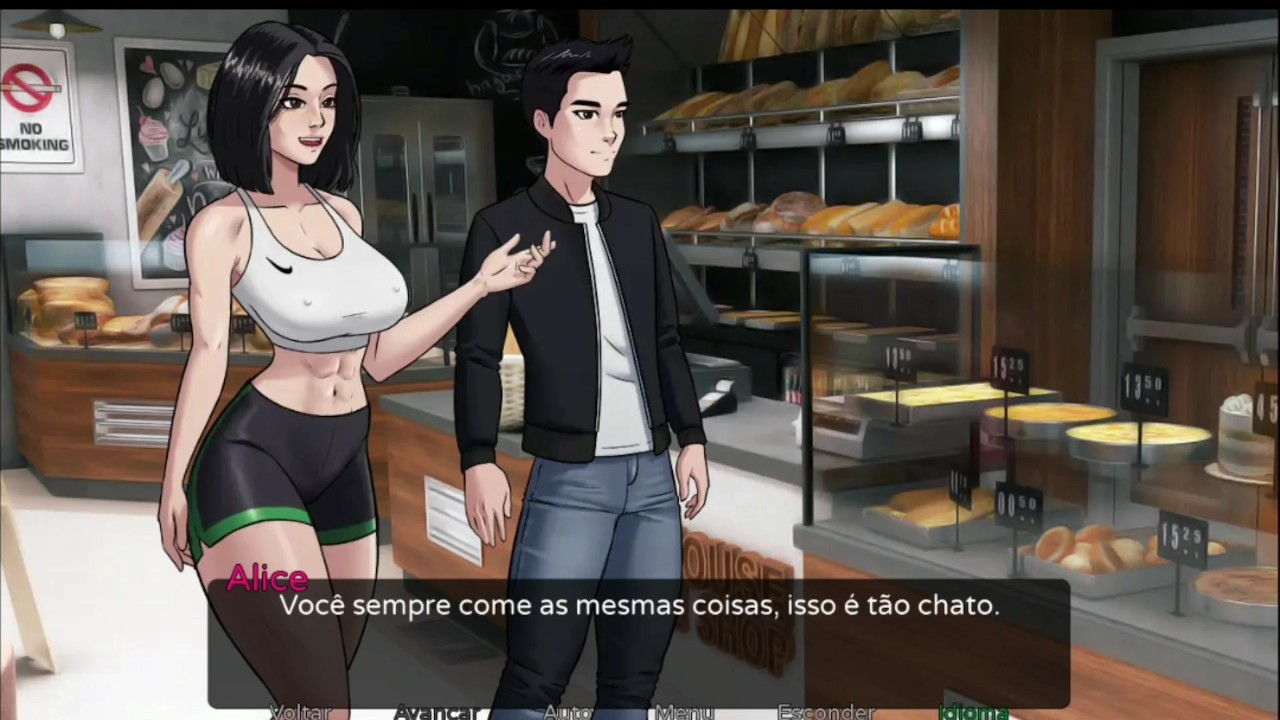This screenshot has height=720, width=1280.
Task: Go back with the Voltar button
Action: pyautogui.click(x=301, y=712)
